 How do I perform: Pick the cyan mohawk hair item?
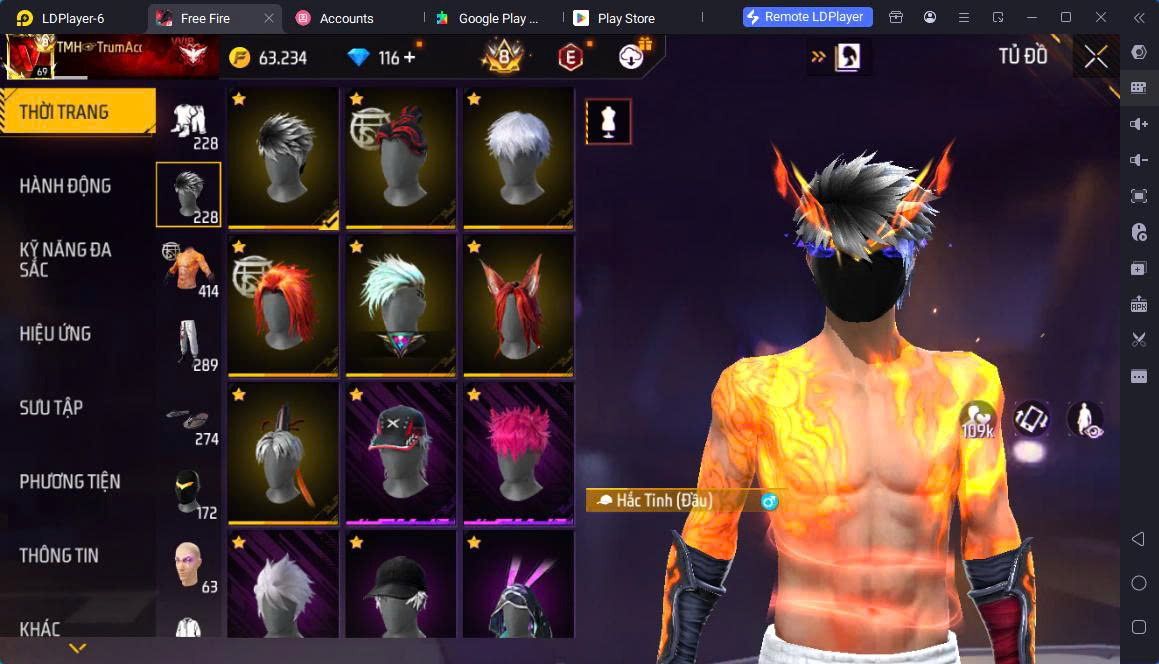(x=401, y=305)
